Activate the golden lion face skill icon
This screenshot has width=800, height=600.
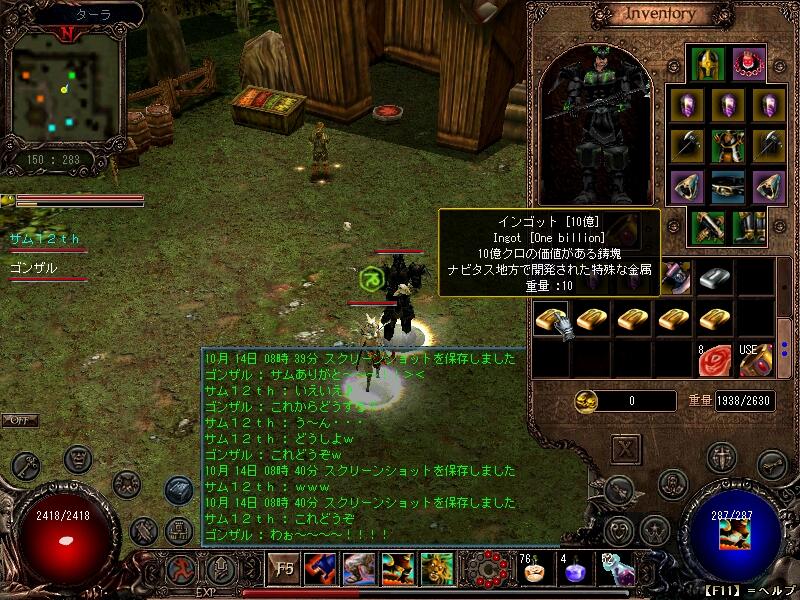[x=437, y=569]
